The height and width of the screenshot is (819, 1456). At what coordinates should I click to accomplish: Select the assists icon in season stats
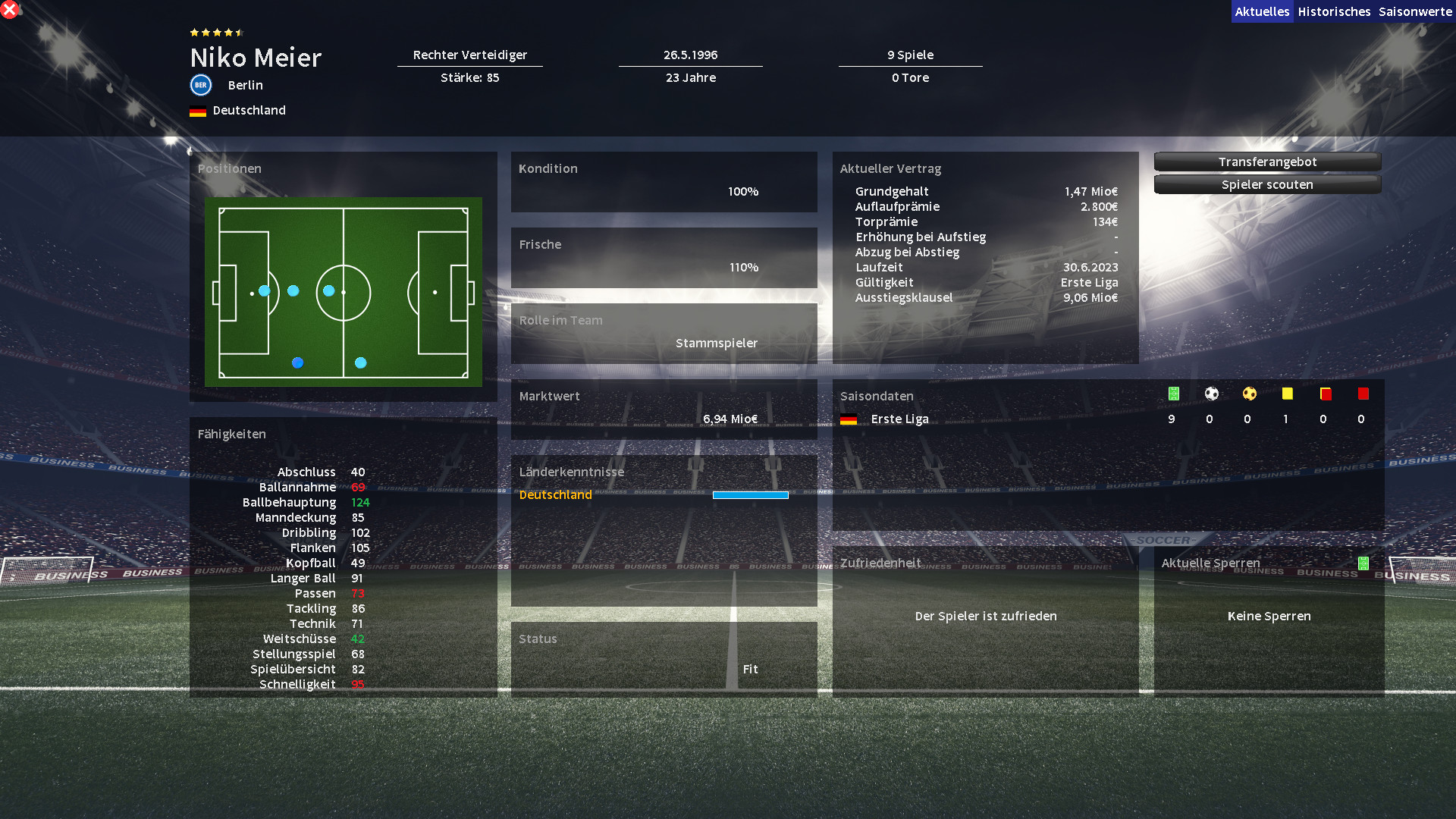tap(1248, 394)
